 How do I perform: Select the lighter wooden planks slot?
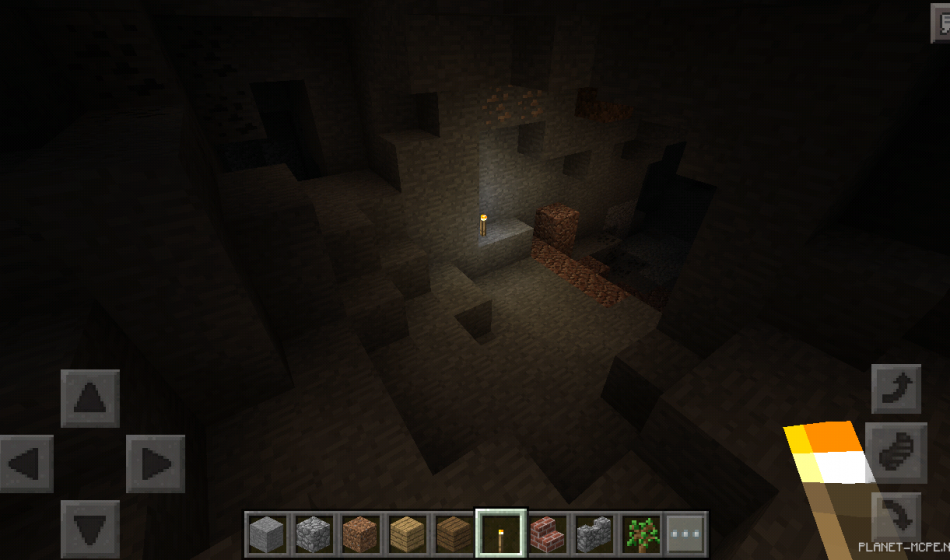pyautogui.click(x=407, y=533)
